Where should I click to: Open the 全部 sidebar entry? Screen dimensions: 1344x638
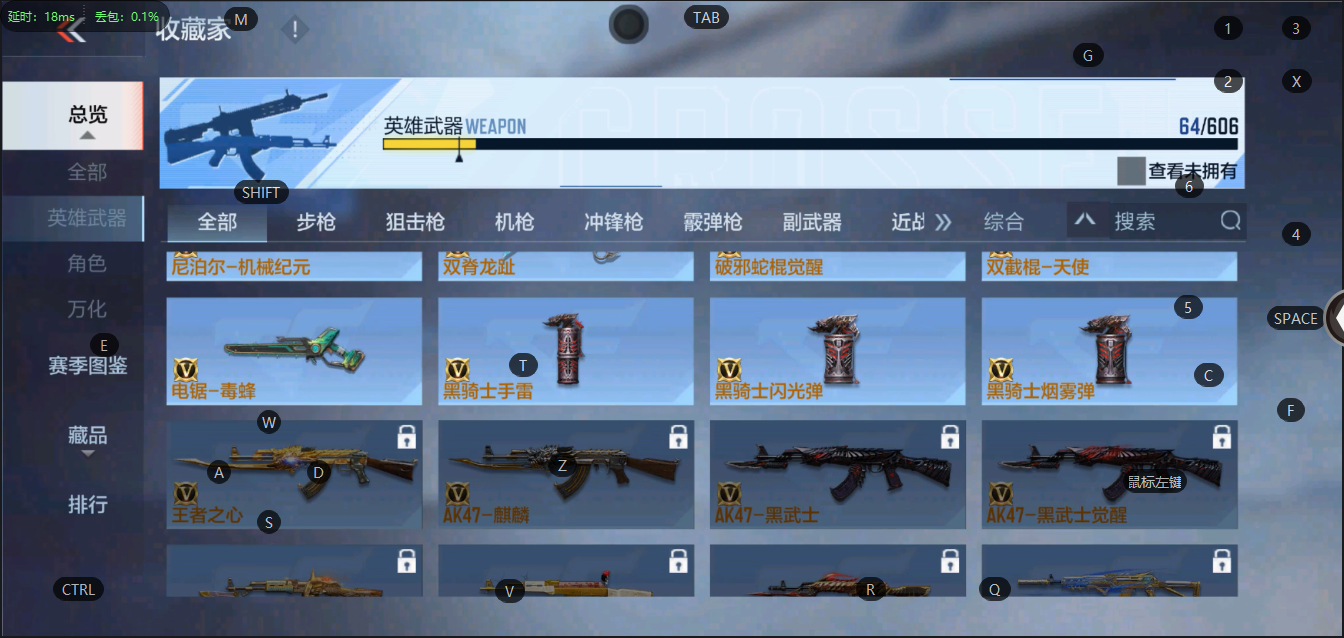87,172
